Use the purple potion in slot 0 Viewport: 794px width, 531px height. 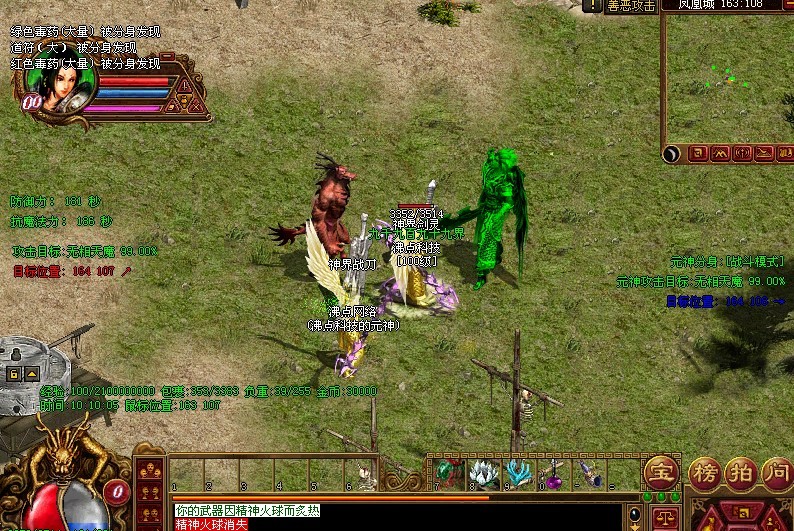click(x=551, y=473)
